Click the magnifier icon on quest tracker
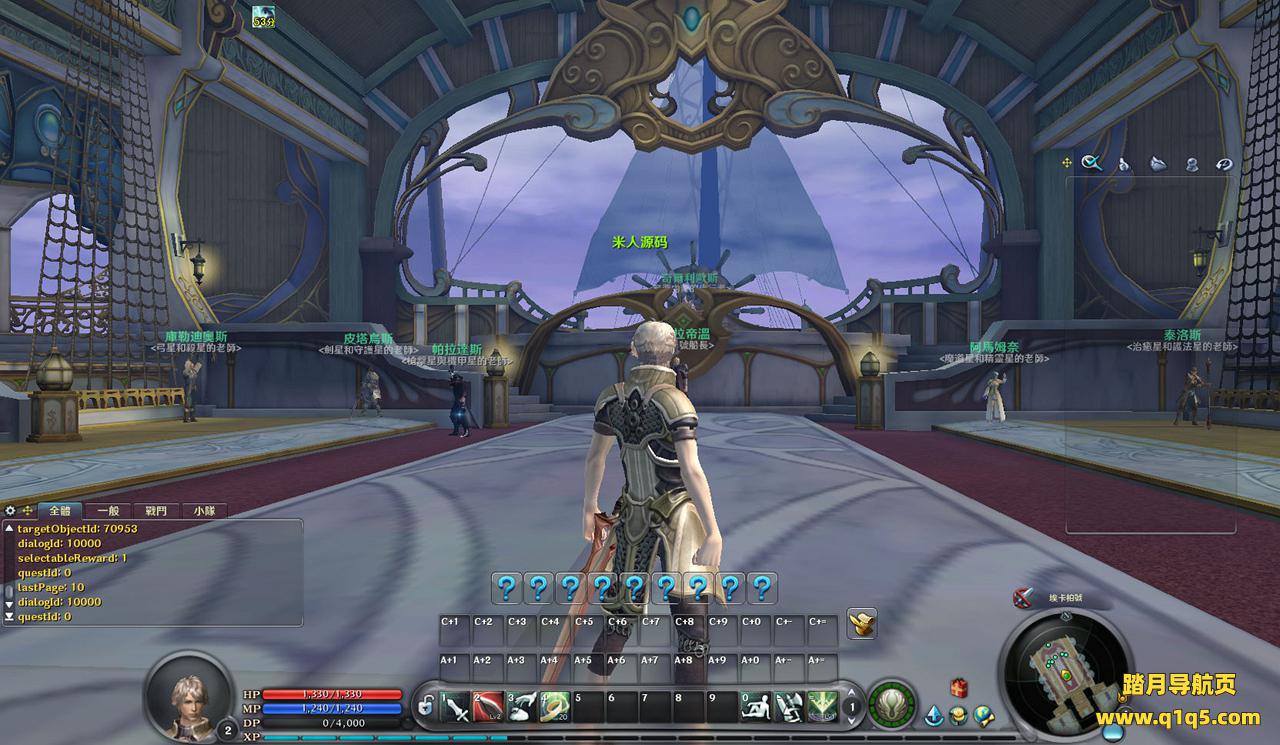This screenshot has height=745, width=1280. (1092, 163)
